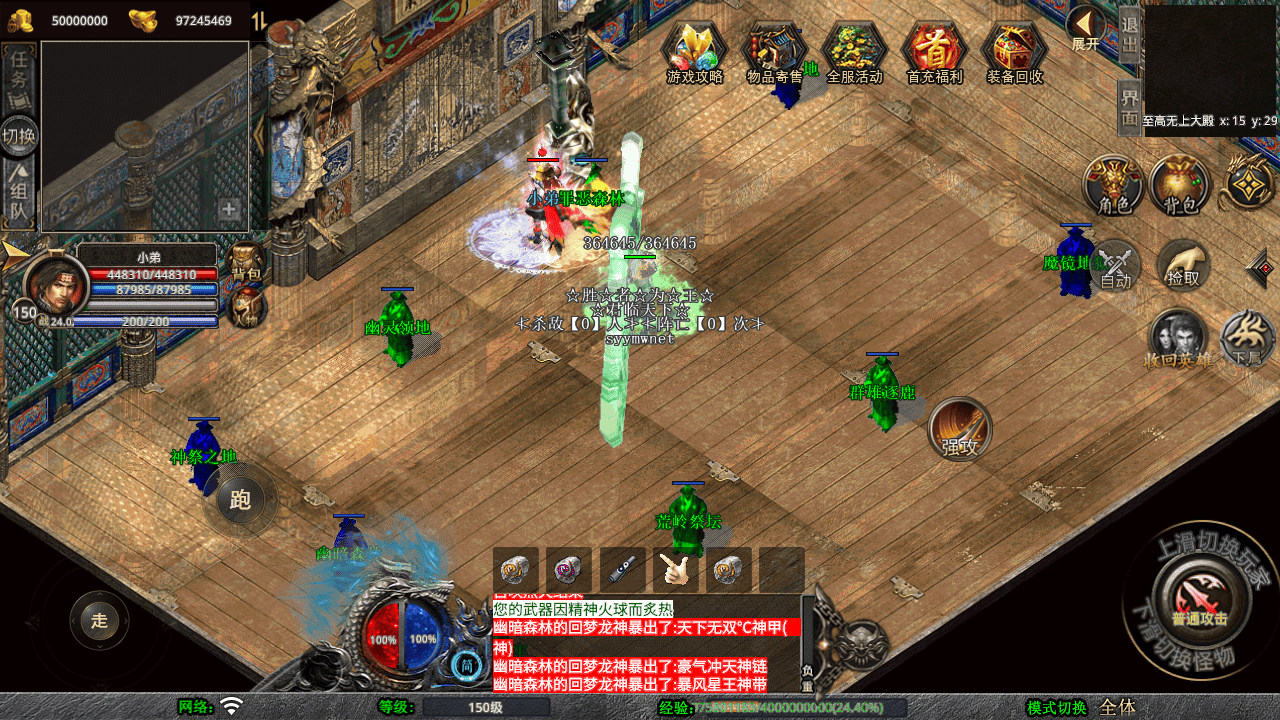
Task: Open 物品寄售 item consignment
Action: (x=775, y=51)
